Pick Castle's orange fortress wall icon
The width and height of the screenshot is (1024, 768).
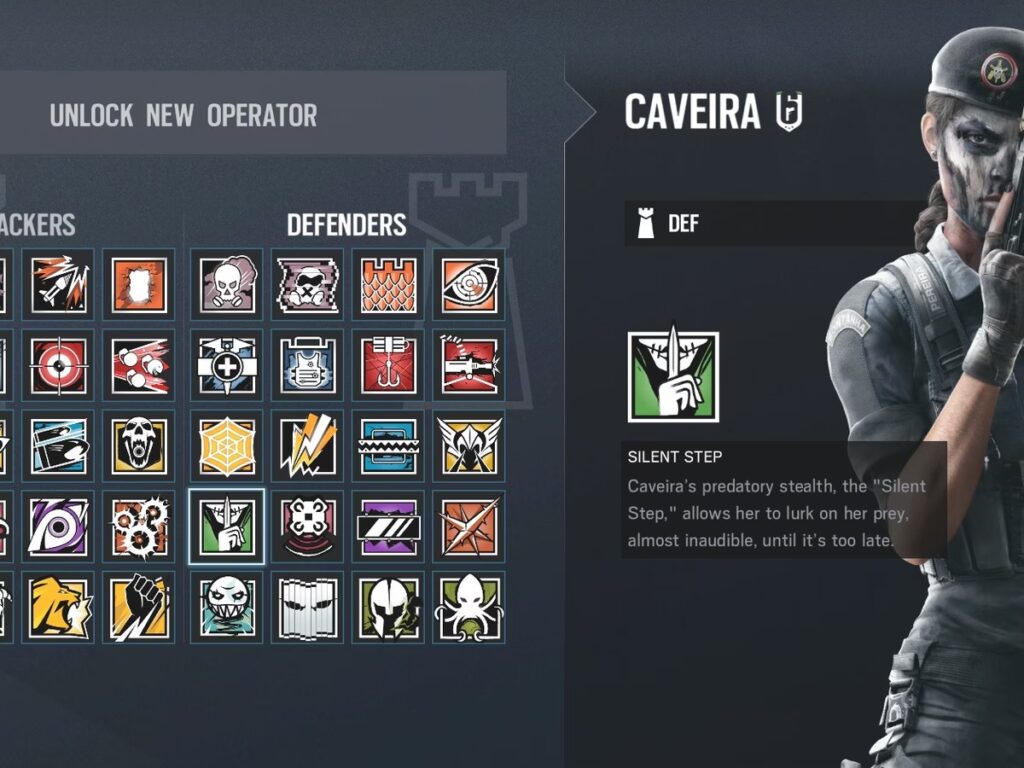(388, 285)
